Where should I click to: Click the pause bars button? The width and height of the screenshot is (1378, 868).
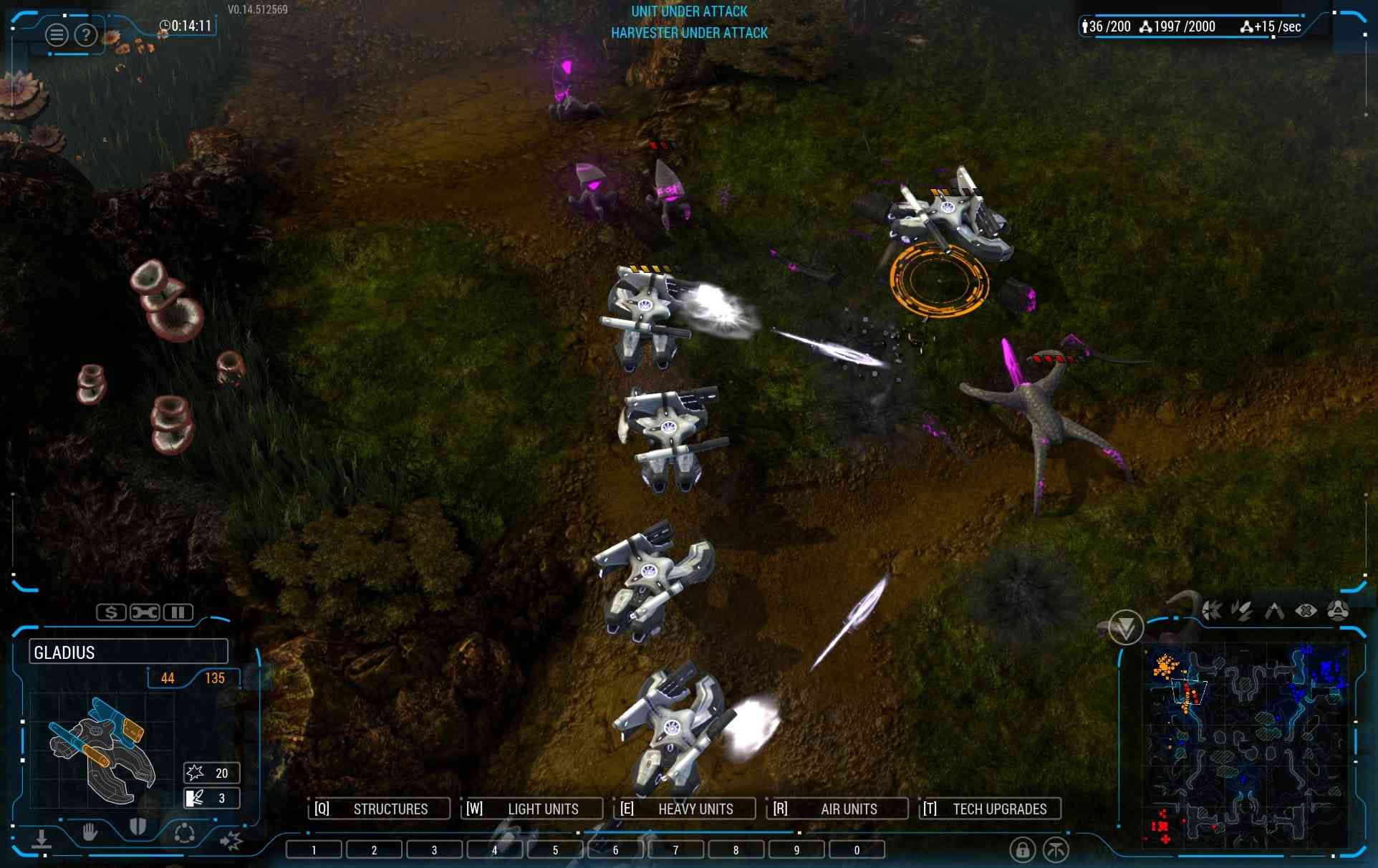click(x=178, y=612)
